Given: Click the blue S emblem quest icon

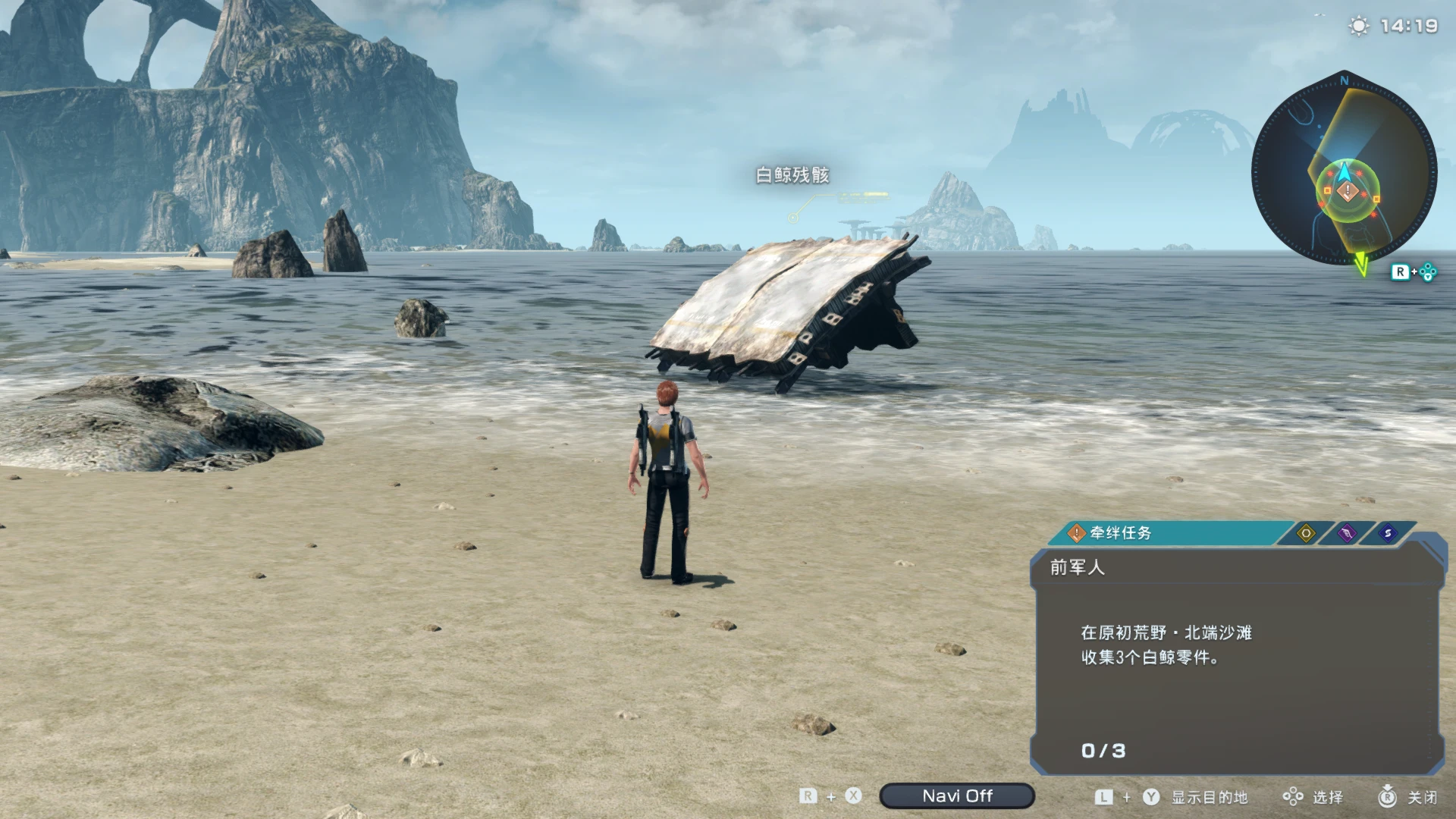Looking at the screenshot, I should pyautogui.click(x=1387, y=533).
